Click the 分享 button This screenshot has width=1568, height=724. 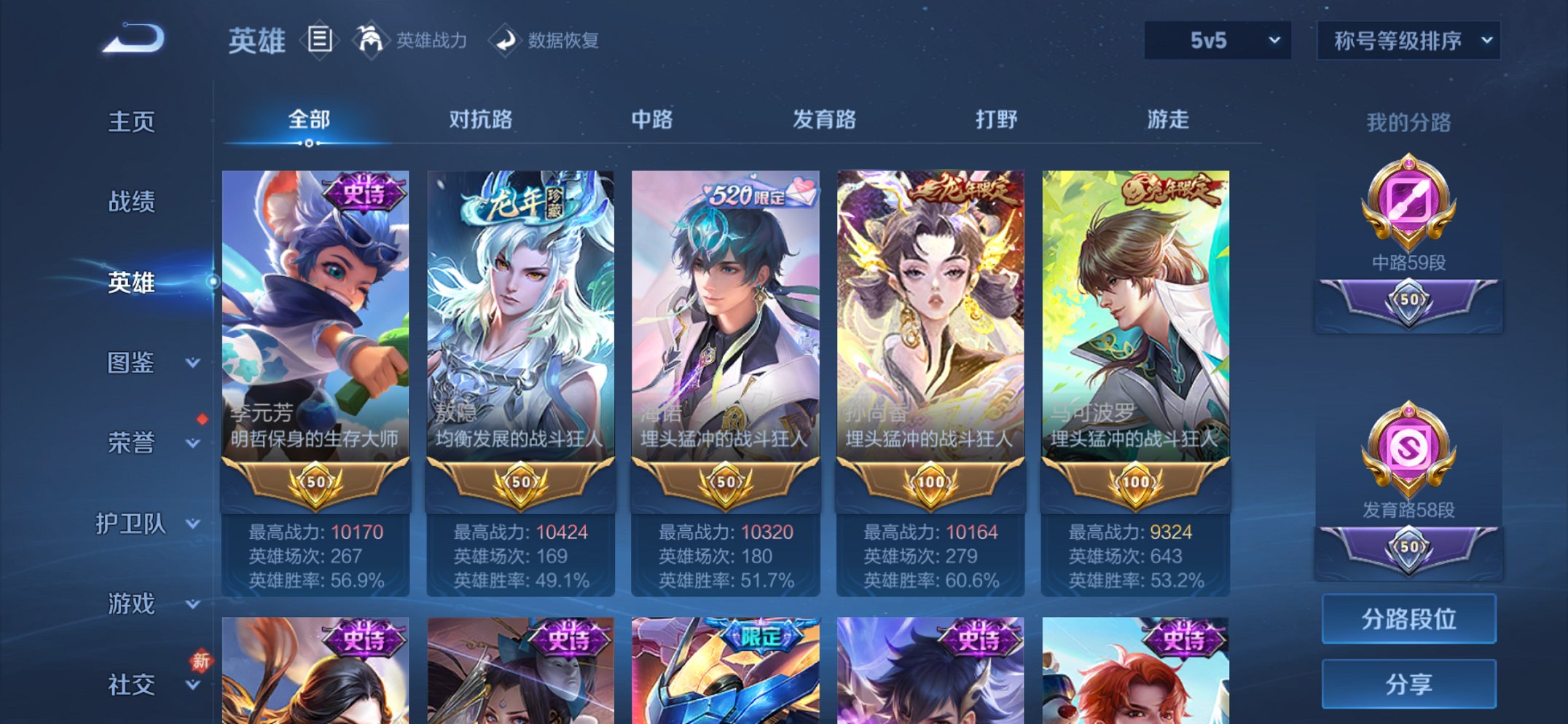point(1409,683)
